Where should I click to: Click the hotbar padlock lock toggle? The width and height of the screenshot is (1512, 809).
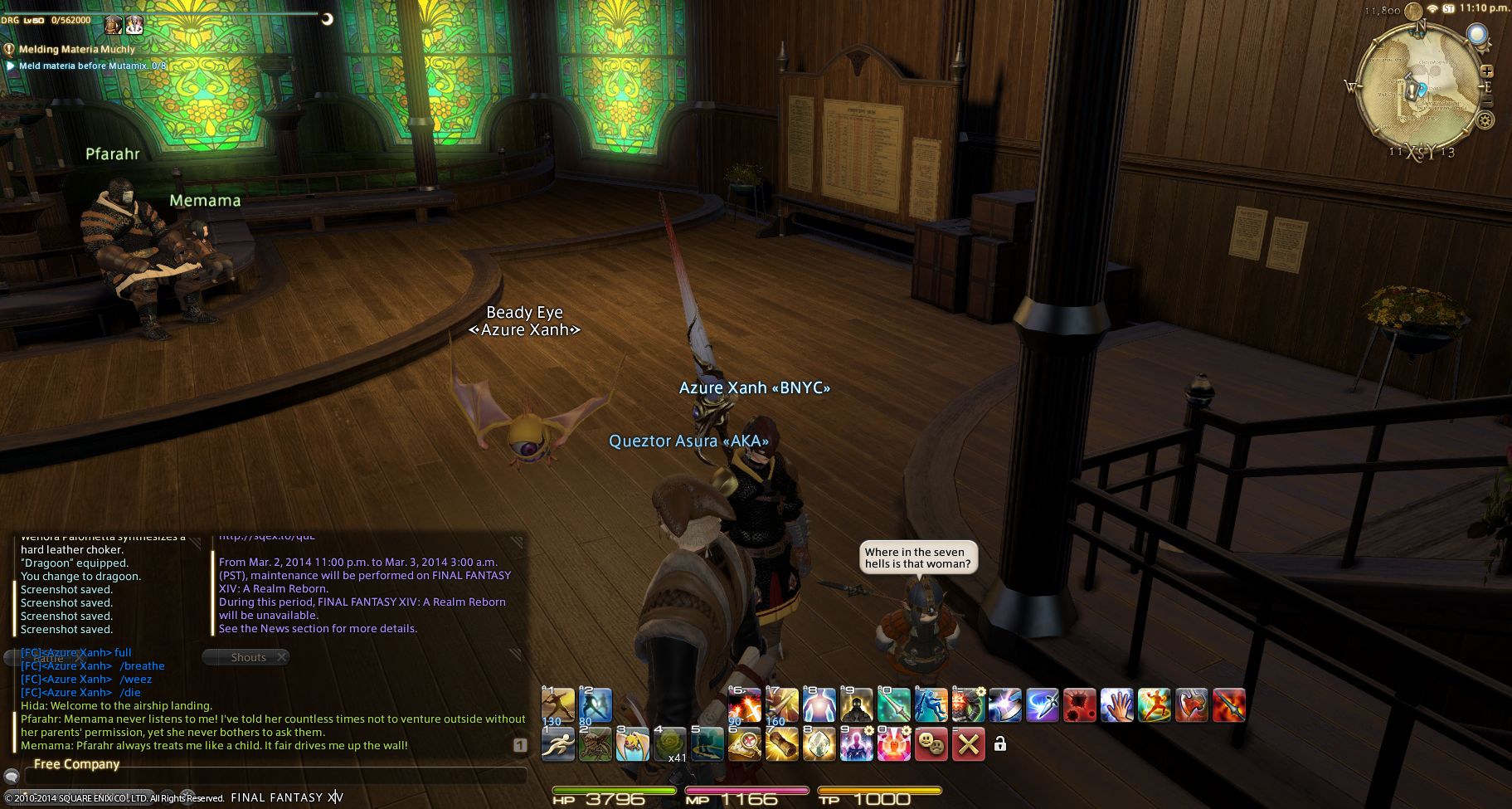coord(1000,744)
